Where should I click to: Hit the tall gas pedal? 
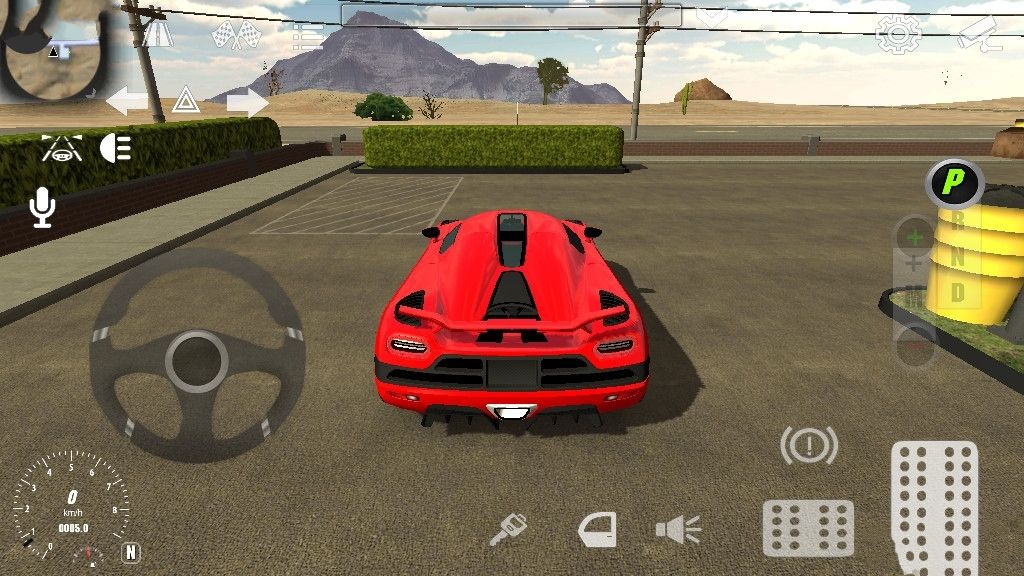click(x=934, y=505)
